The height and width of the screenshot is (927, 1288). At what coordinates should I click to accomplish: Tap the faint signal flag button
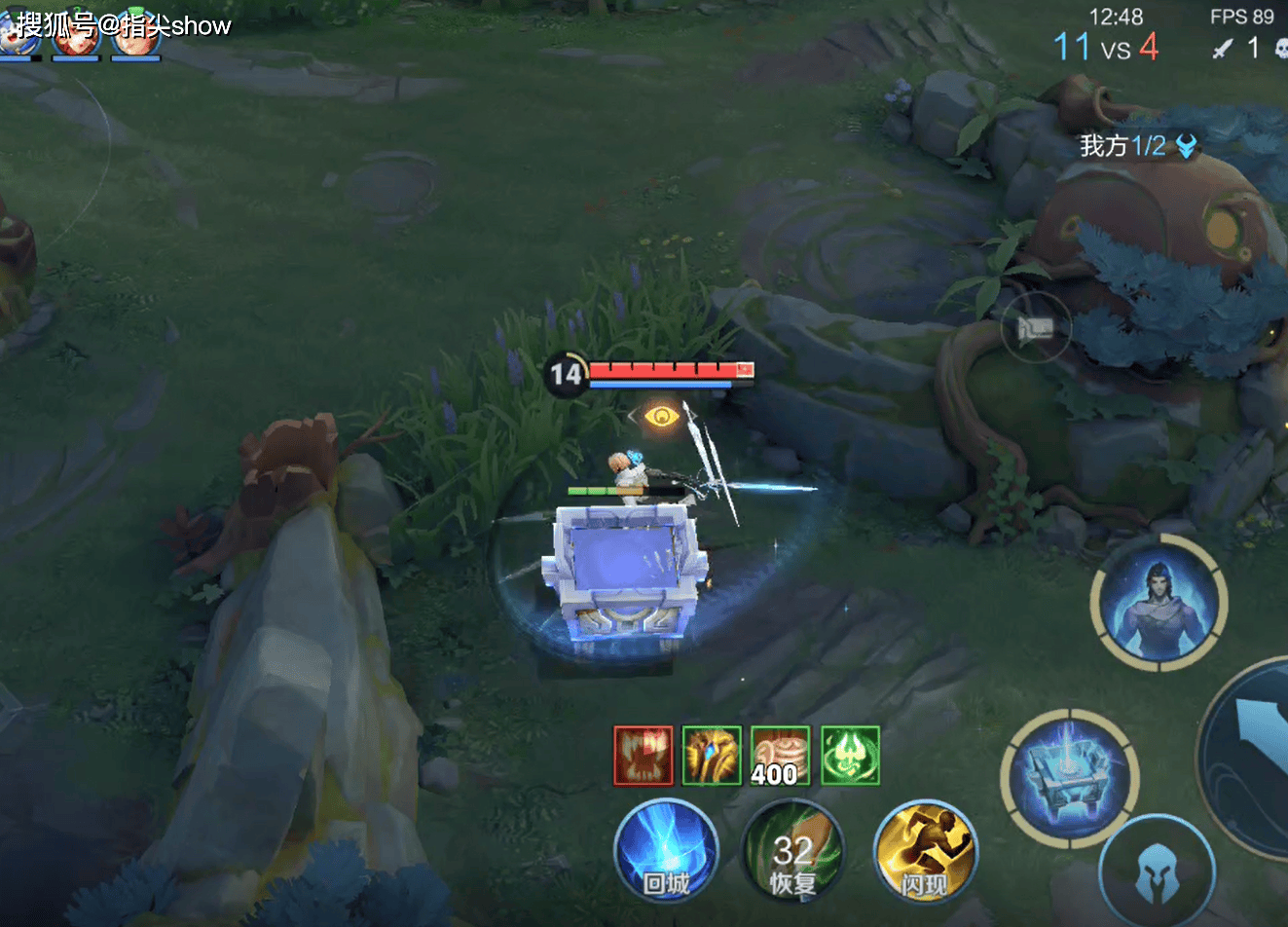click(x=1035, y=329)
